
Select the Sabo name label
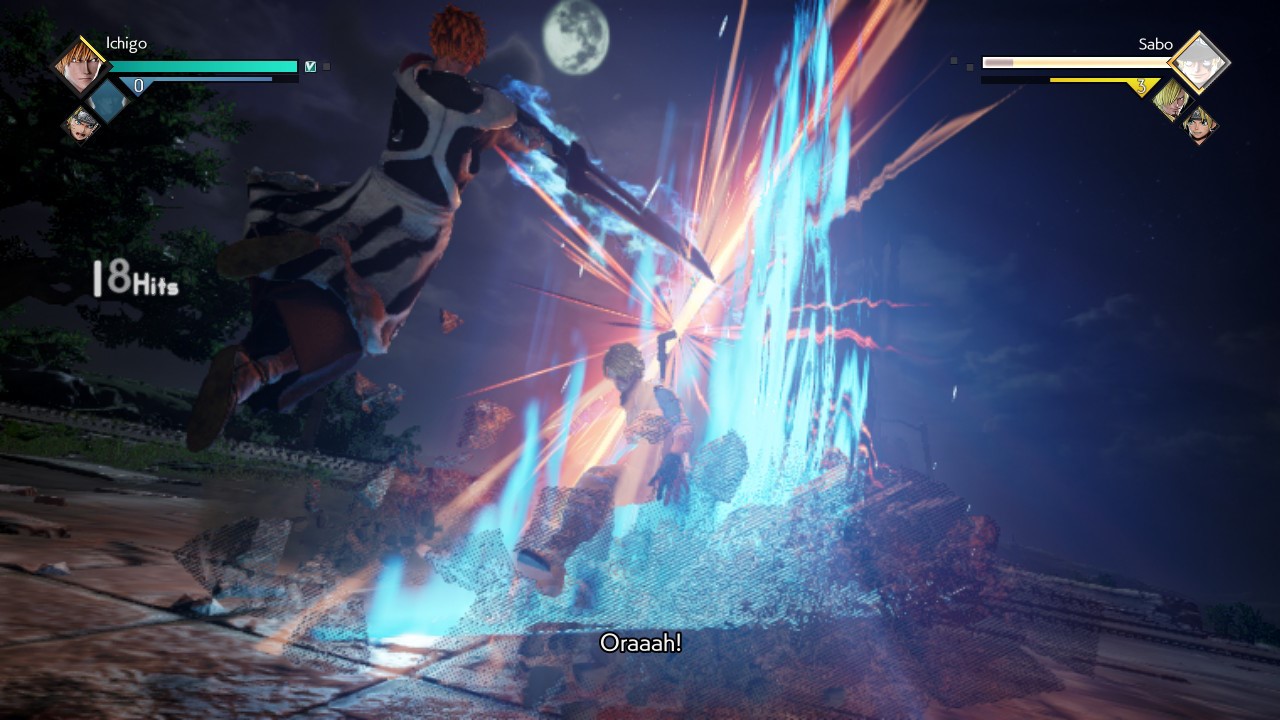click(x=1156, y=45)
